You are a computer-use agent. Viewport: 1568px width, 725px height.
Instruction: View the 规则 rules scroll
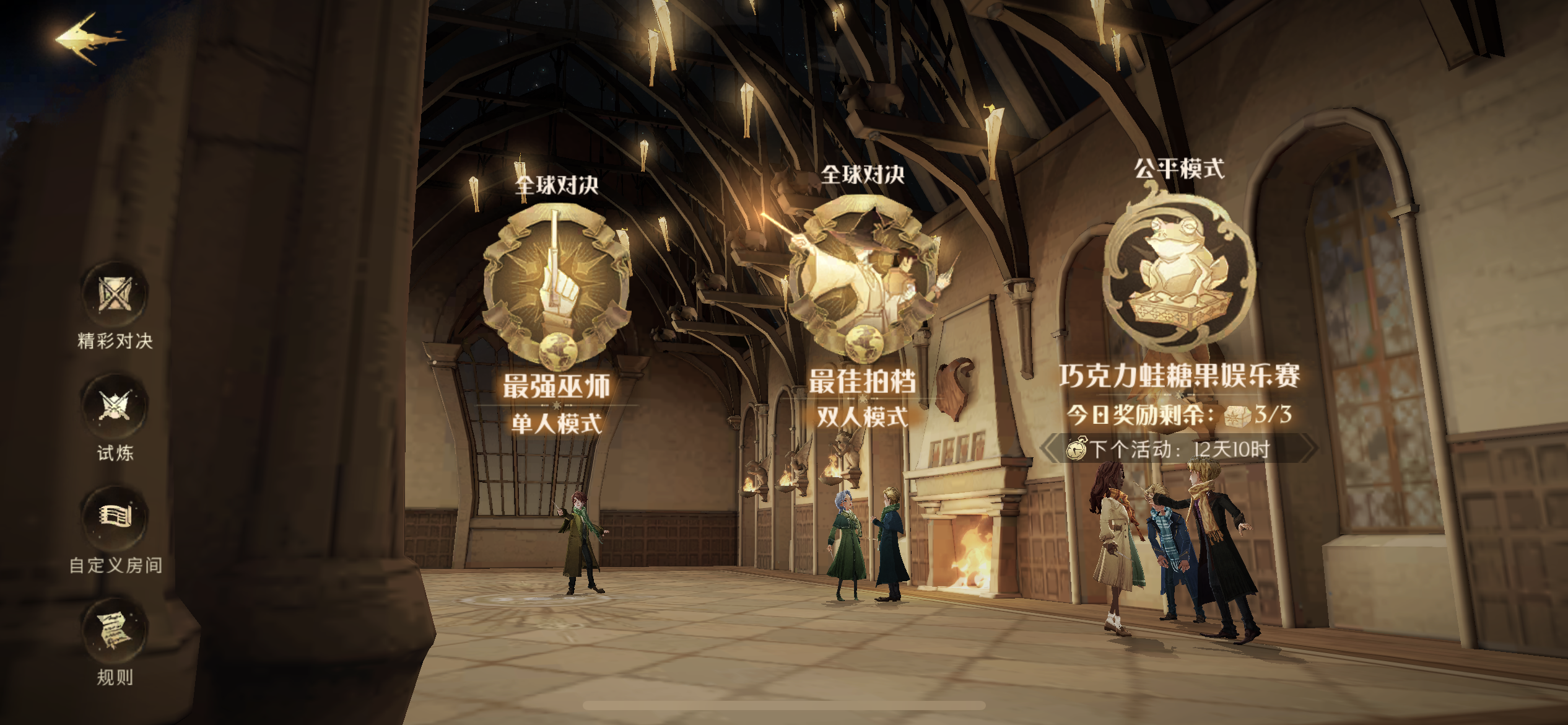pyautogui.click(x=115, y=630)
